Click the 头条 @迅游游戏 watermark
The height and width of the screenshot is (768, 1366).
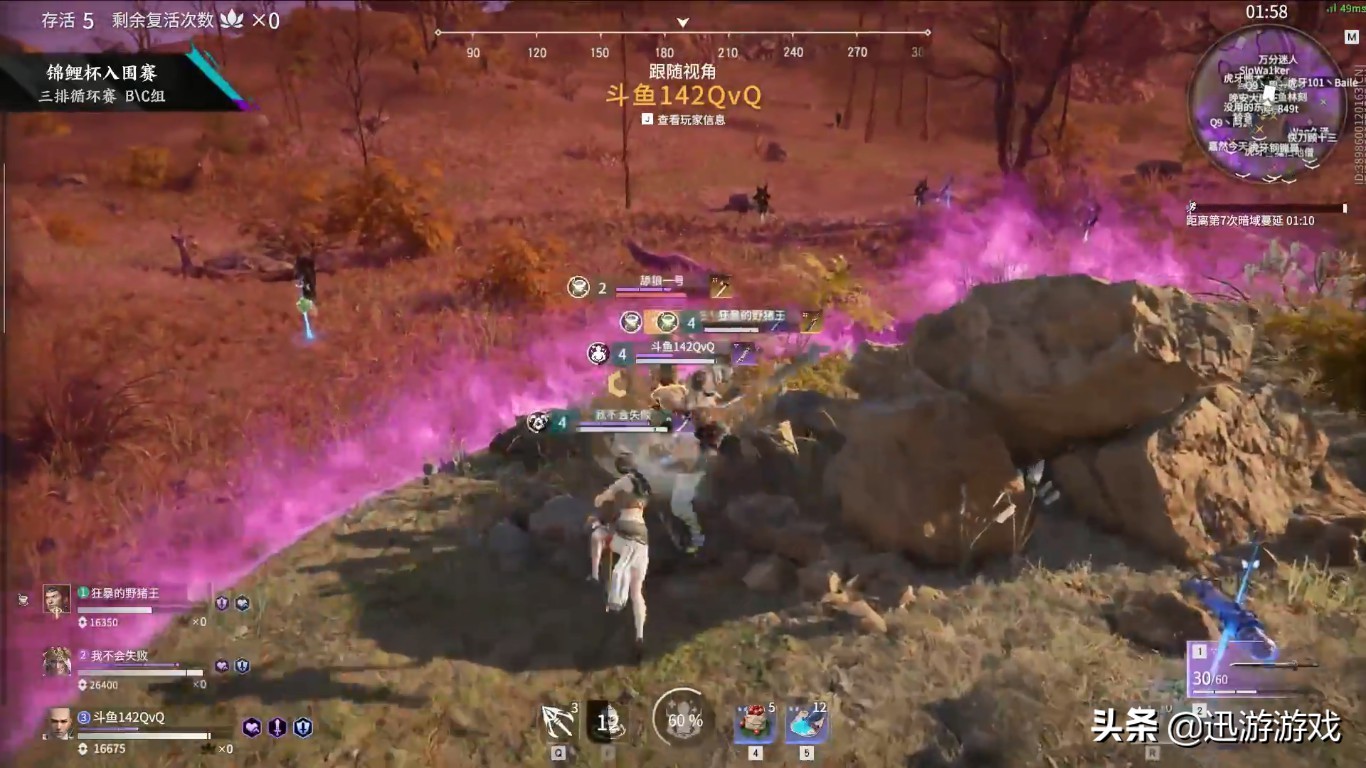[1215, 726]
